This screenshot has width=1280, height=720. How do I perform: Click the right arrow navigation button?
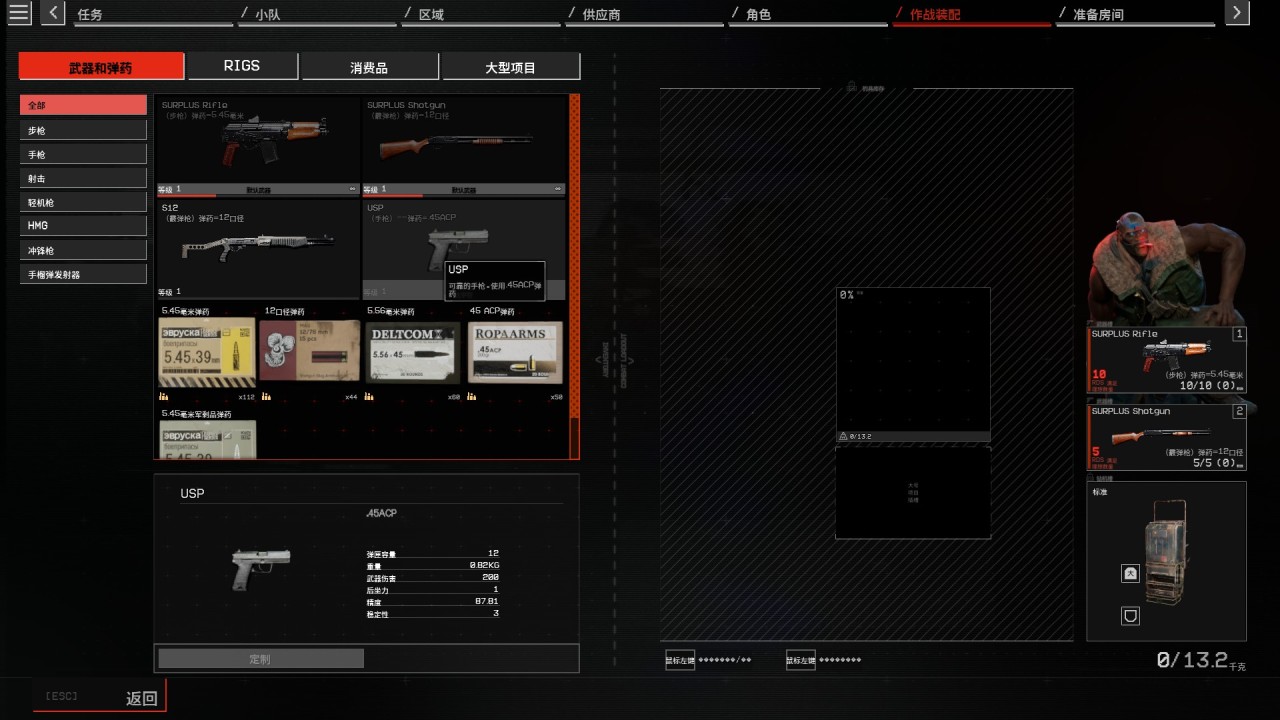[x=1237, y=13]
